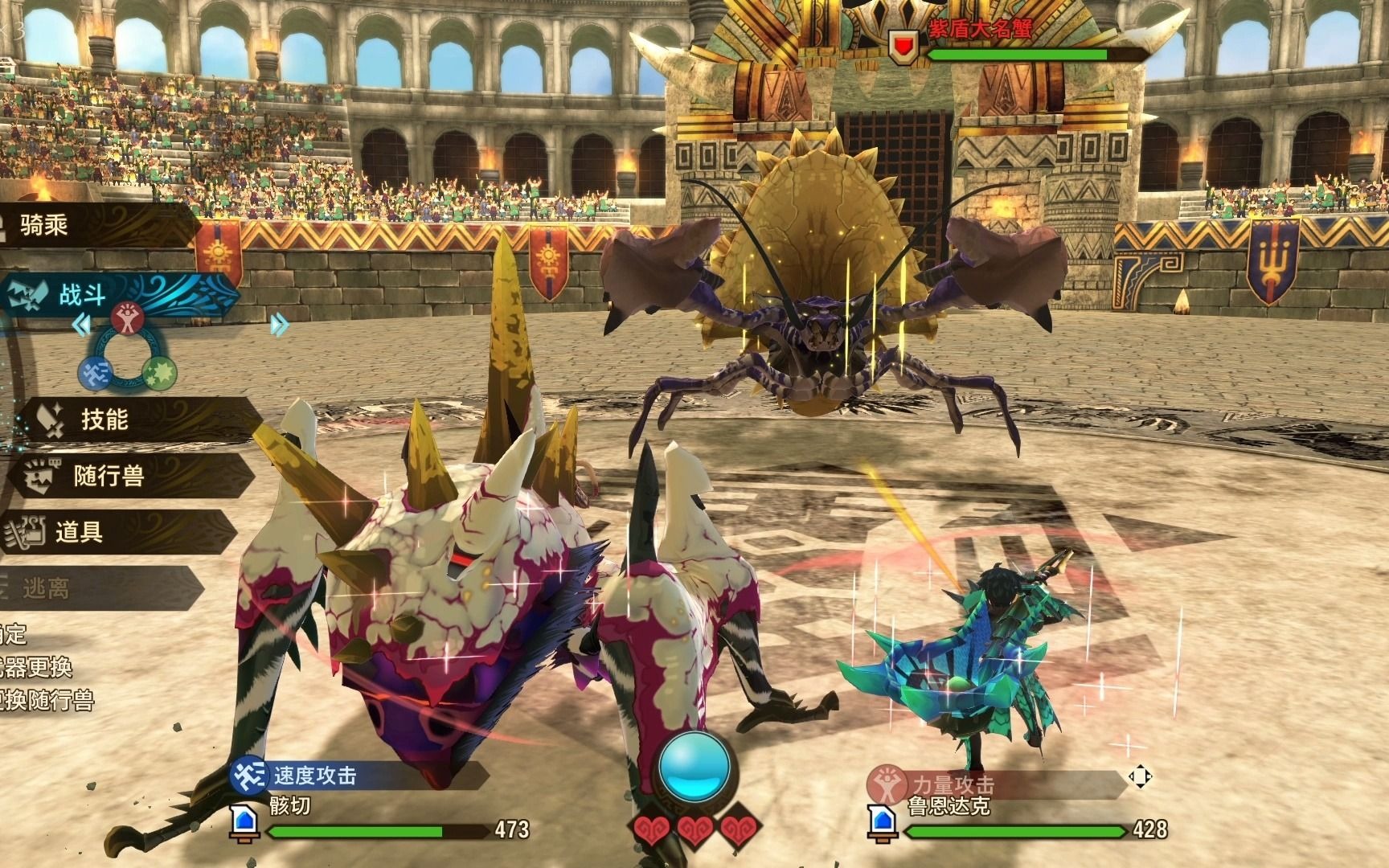1389x868 pixels.
Task: Choose the 战斗 fight command
Action: (x=83, y=294)
